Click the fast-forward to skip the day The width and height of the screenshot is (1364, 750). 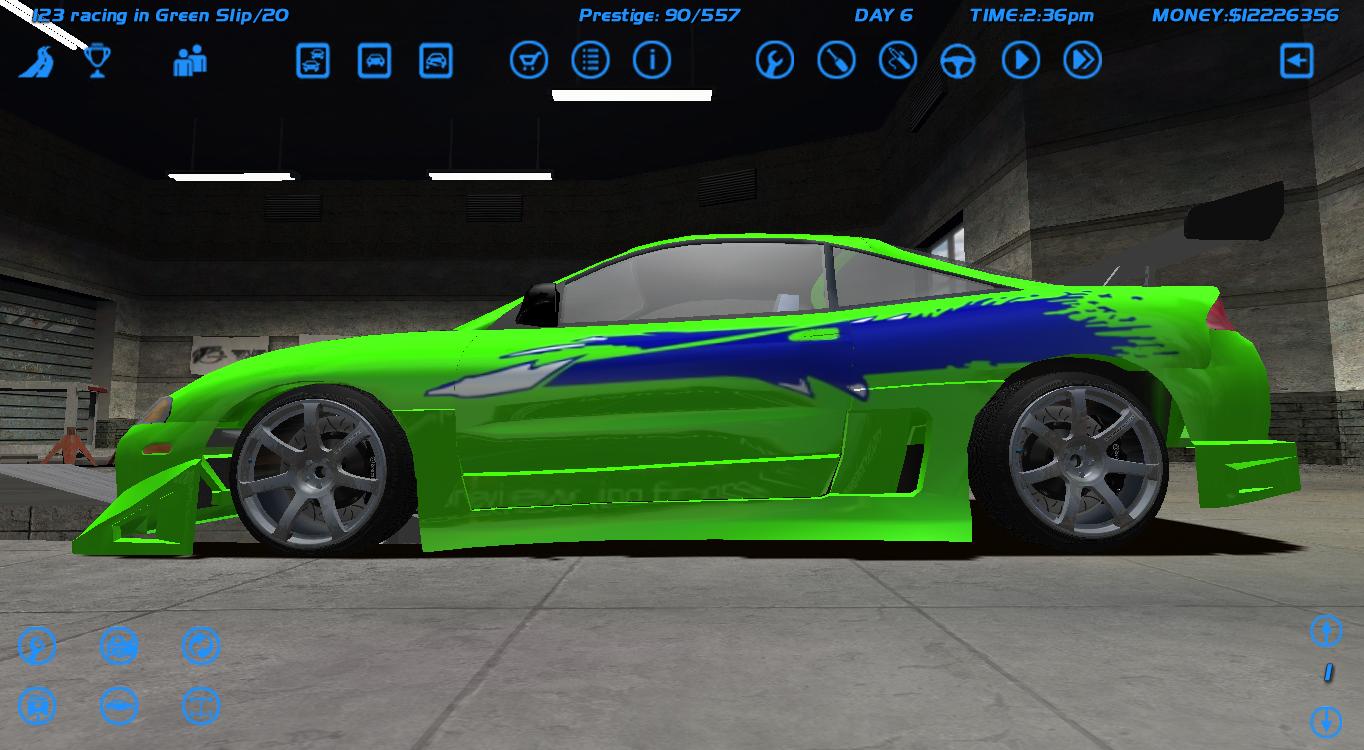(x=1081, y=60)
